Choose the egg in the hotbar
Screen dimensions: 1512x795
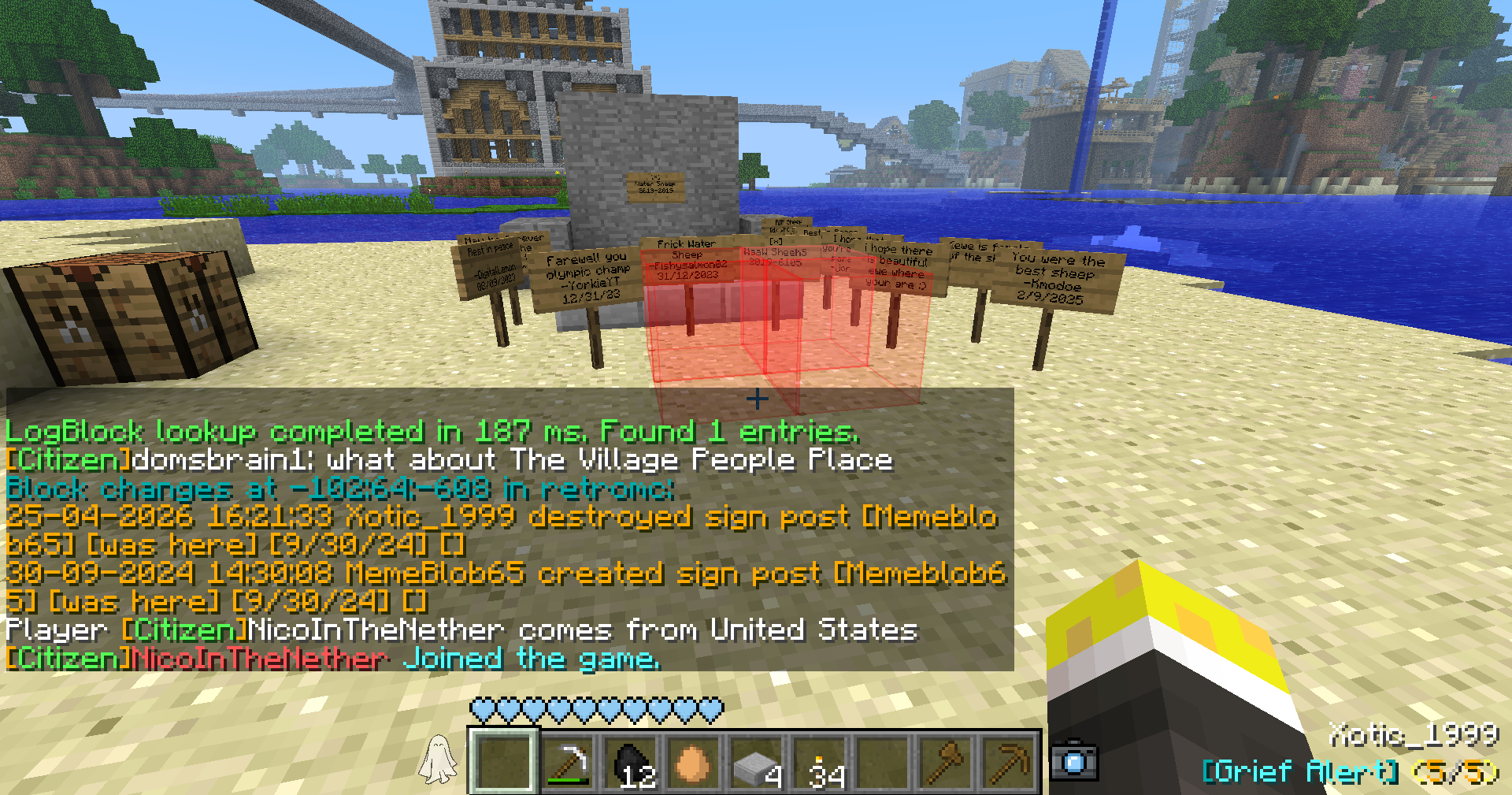coord(693,762)
